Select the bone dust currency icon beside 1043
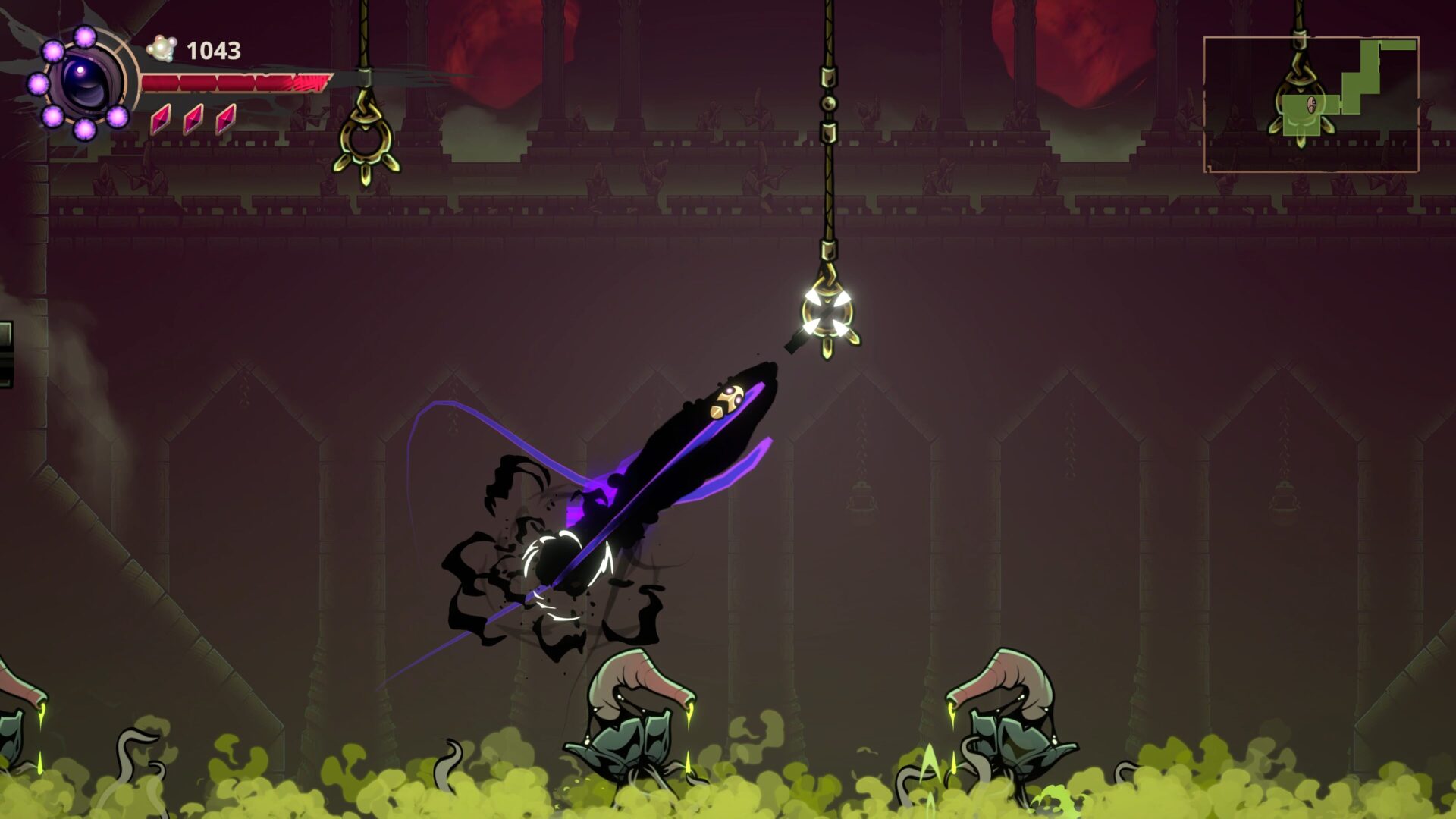The width and height of the screenshot is (1456, 819). 163,47
